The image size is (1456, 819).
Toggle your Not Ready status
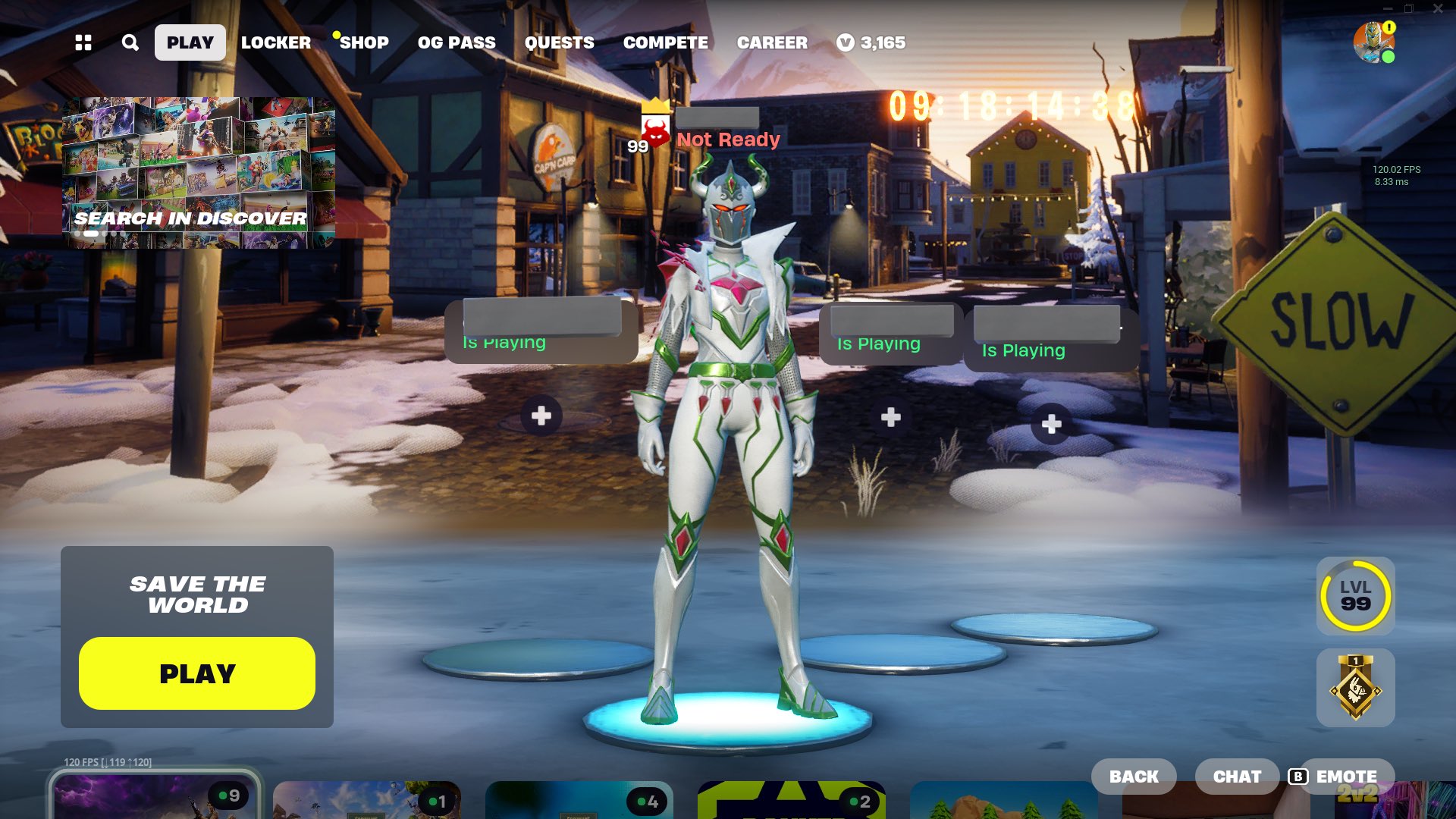(728, 140)
